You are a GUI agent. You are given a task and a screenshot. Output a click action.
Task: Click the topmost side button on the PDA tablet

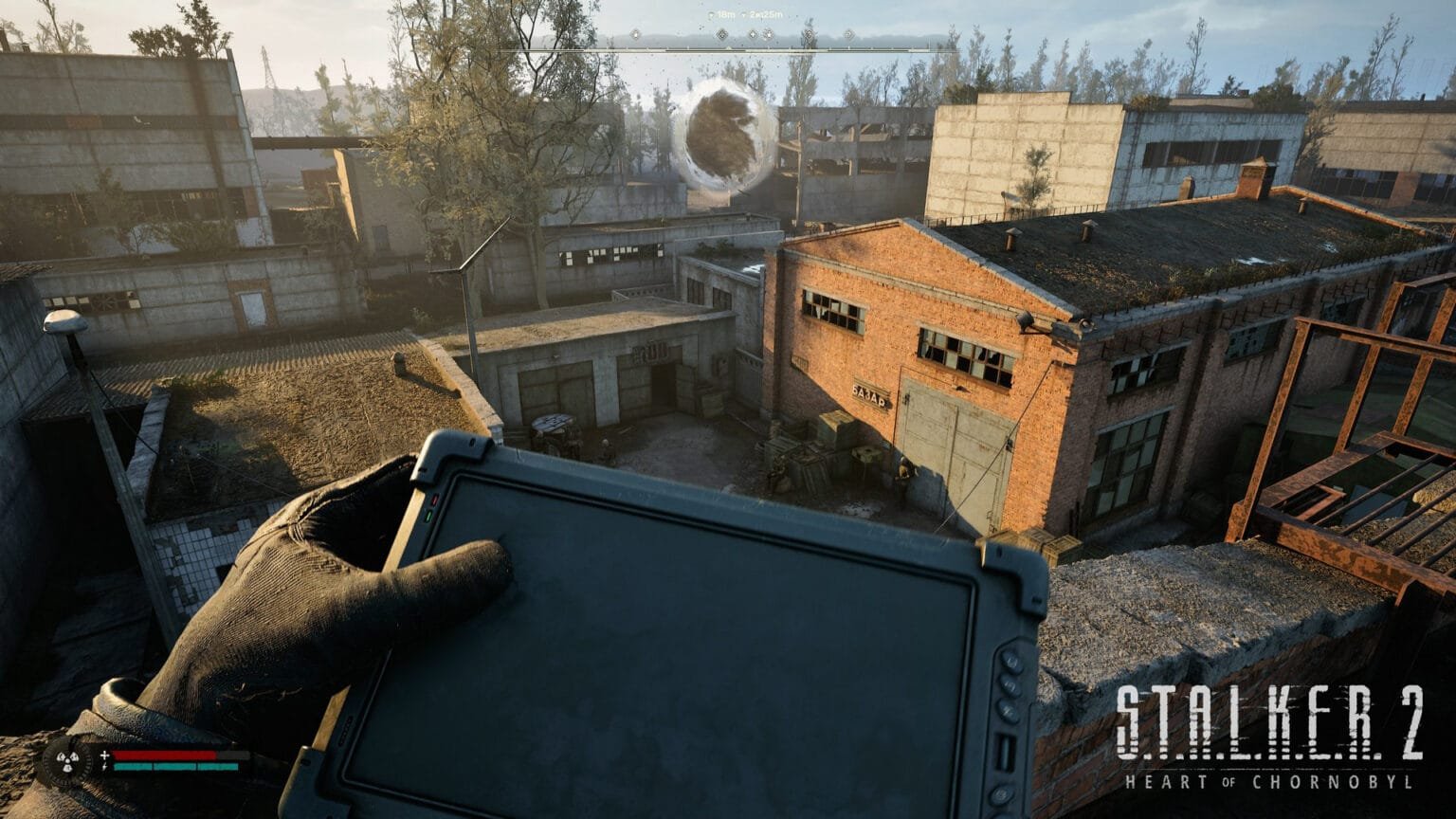[1013, 661]
